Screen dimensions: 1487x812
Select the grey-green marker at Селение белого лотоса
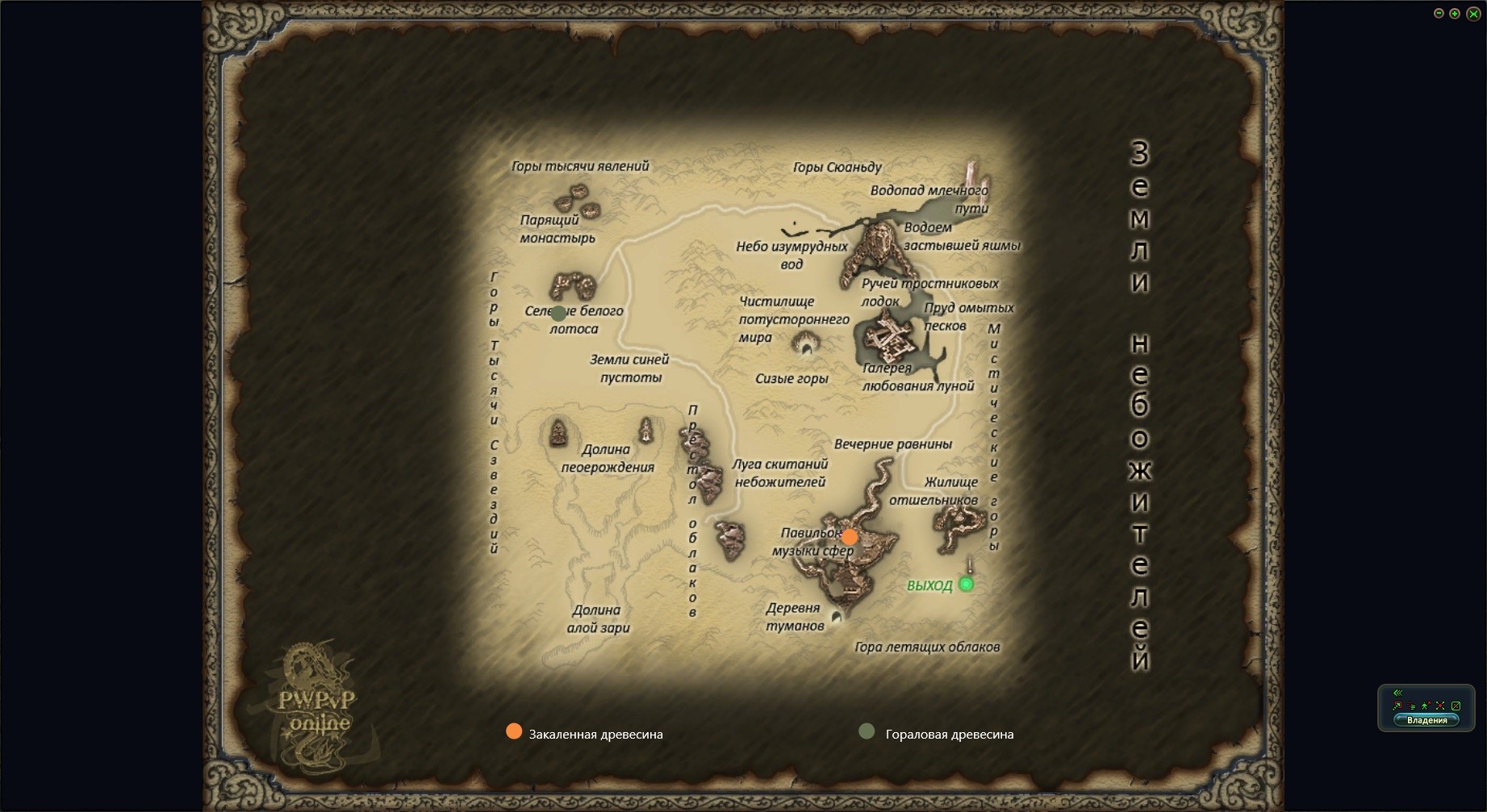[x=558, y=313]
